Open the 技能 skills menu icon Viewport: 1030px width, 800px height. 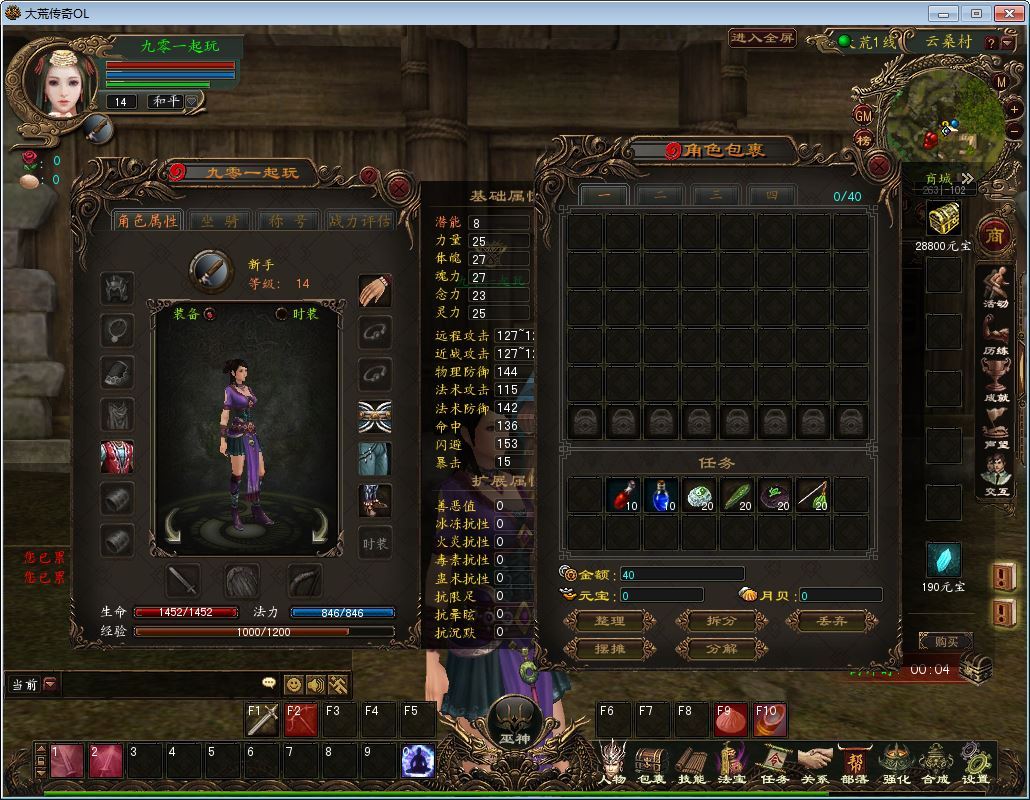point(691,764)
